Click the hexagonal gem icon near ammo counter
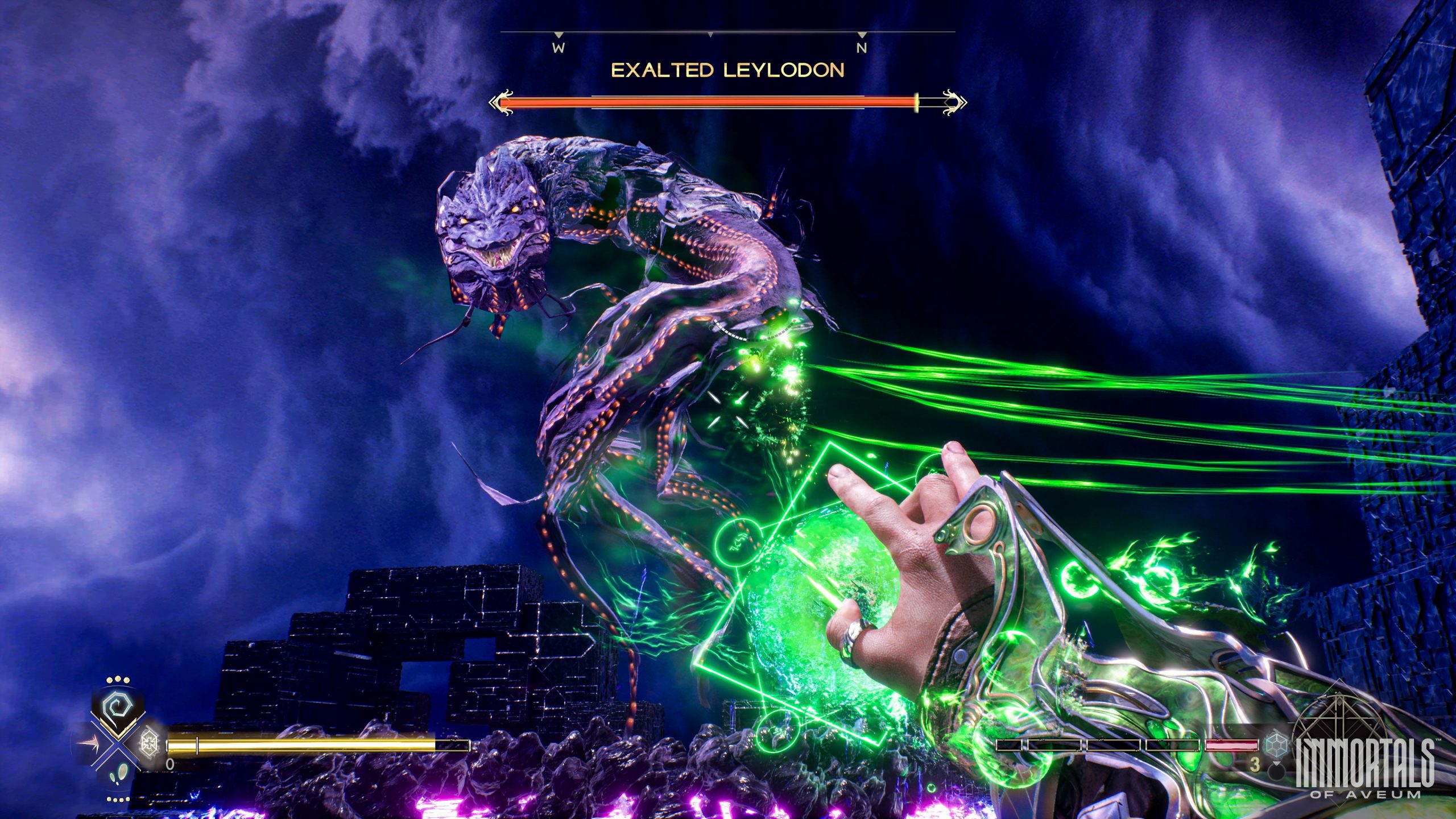Screen dimensions: 1456x819 (x=1277, y=744)
